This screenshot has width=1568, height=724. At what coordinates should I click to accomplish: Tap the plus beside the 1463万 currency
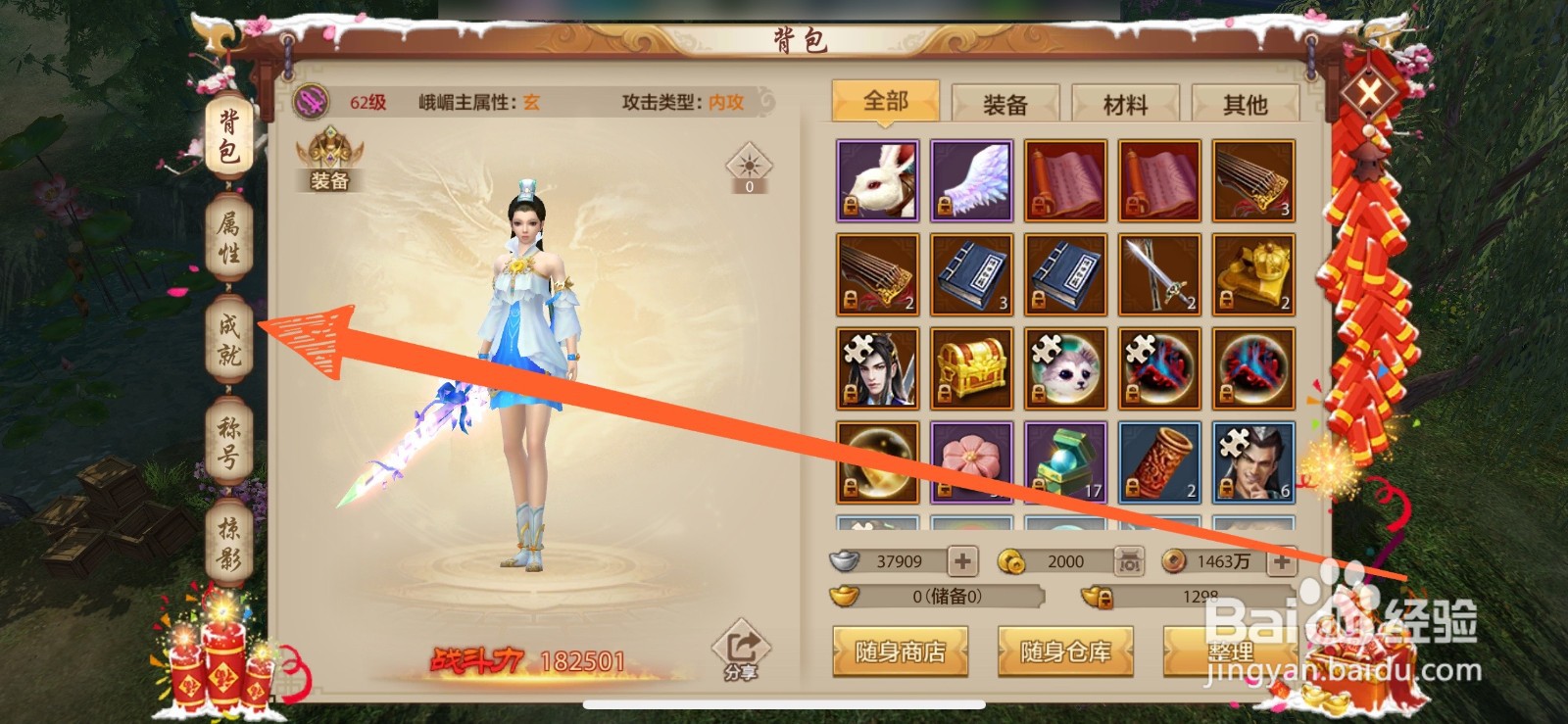pyautogui.click(x=1280, y=560)
